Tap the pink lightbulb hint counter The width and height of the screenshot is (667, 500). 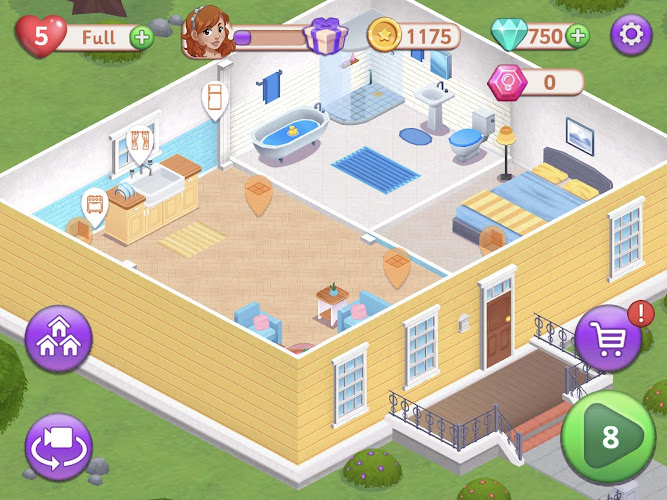506,81
